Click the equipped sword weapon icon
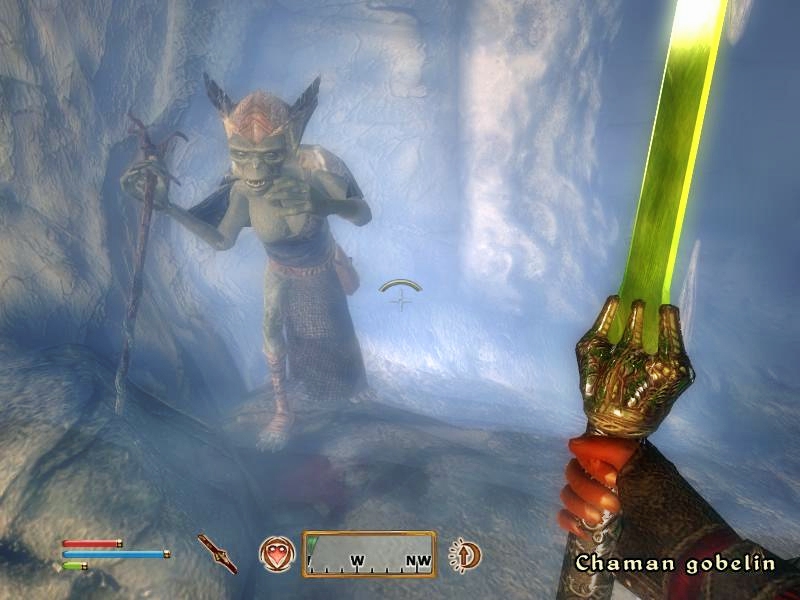The width and height of the screenshot is (800, 600). pyautogui.click(x=217, y=553)
